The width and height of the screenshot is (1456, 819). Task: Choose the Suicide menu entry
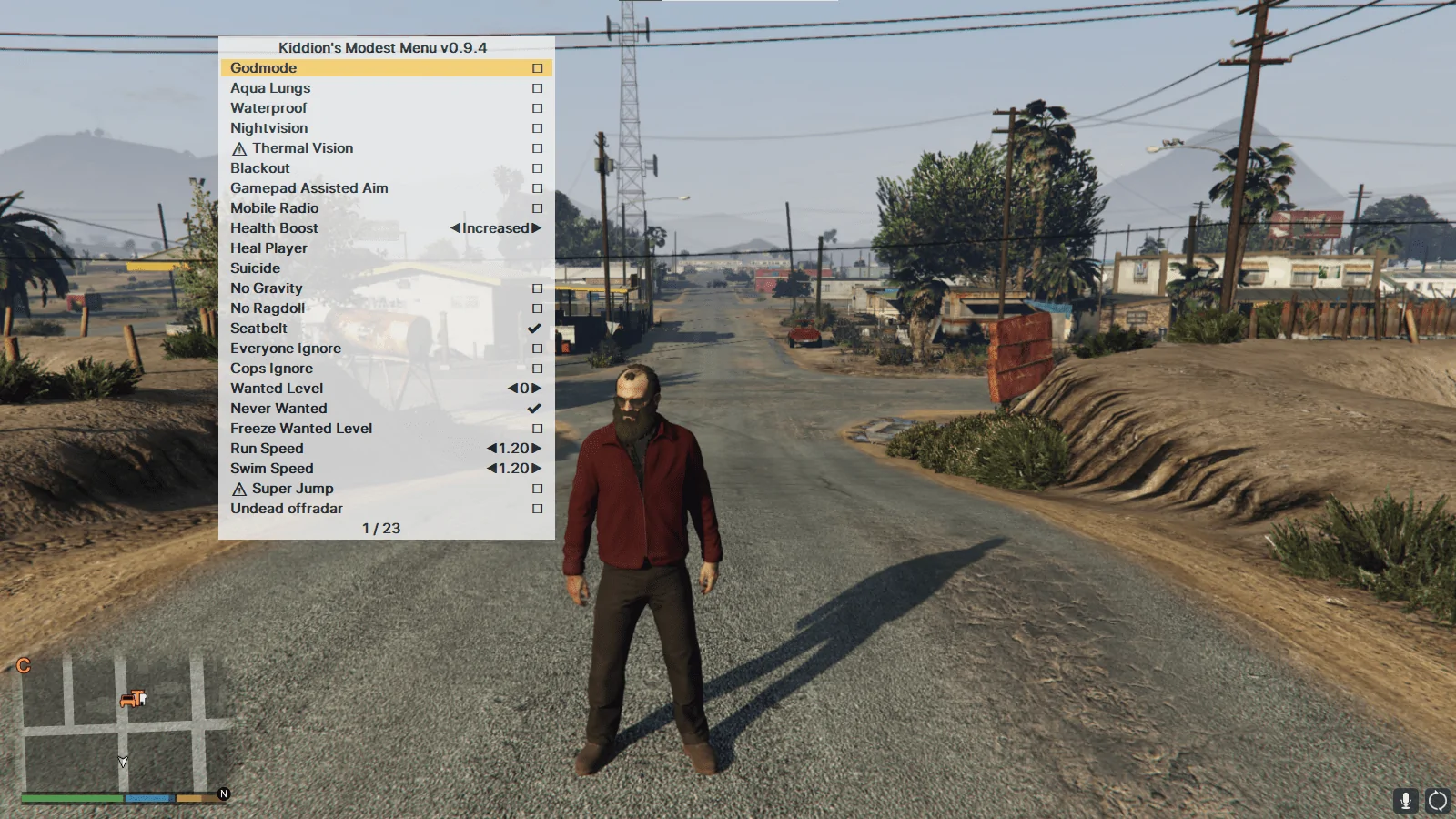pyautogui.click(x=256, y=268)
